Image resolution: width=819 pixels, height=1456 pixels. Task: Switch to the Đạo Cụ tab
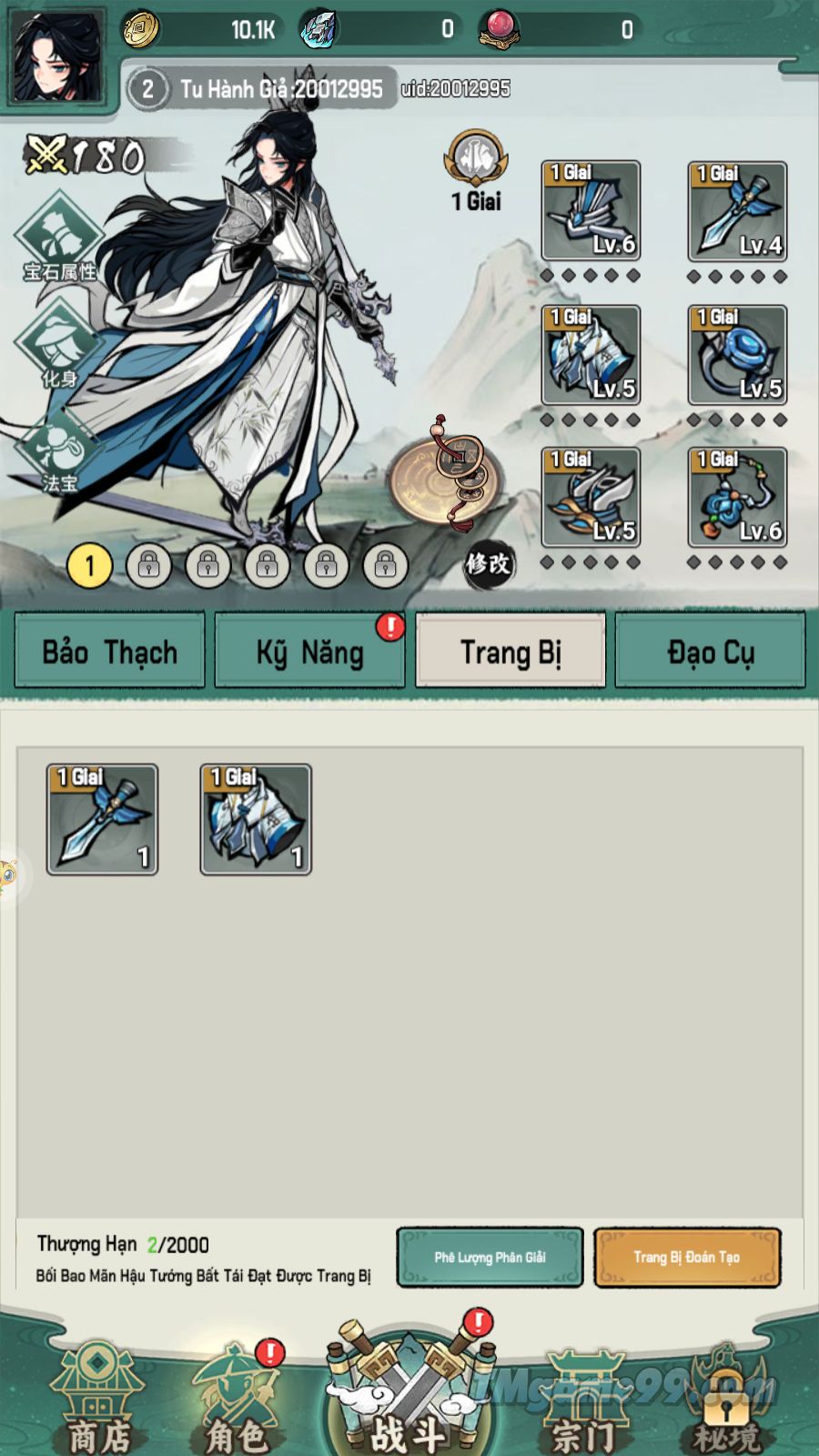click(711, 651)
